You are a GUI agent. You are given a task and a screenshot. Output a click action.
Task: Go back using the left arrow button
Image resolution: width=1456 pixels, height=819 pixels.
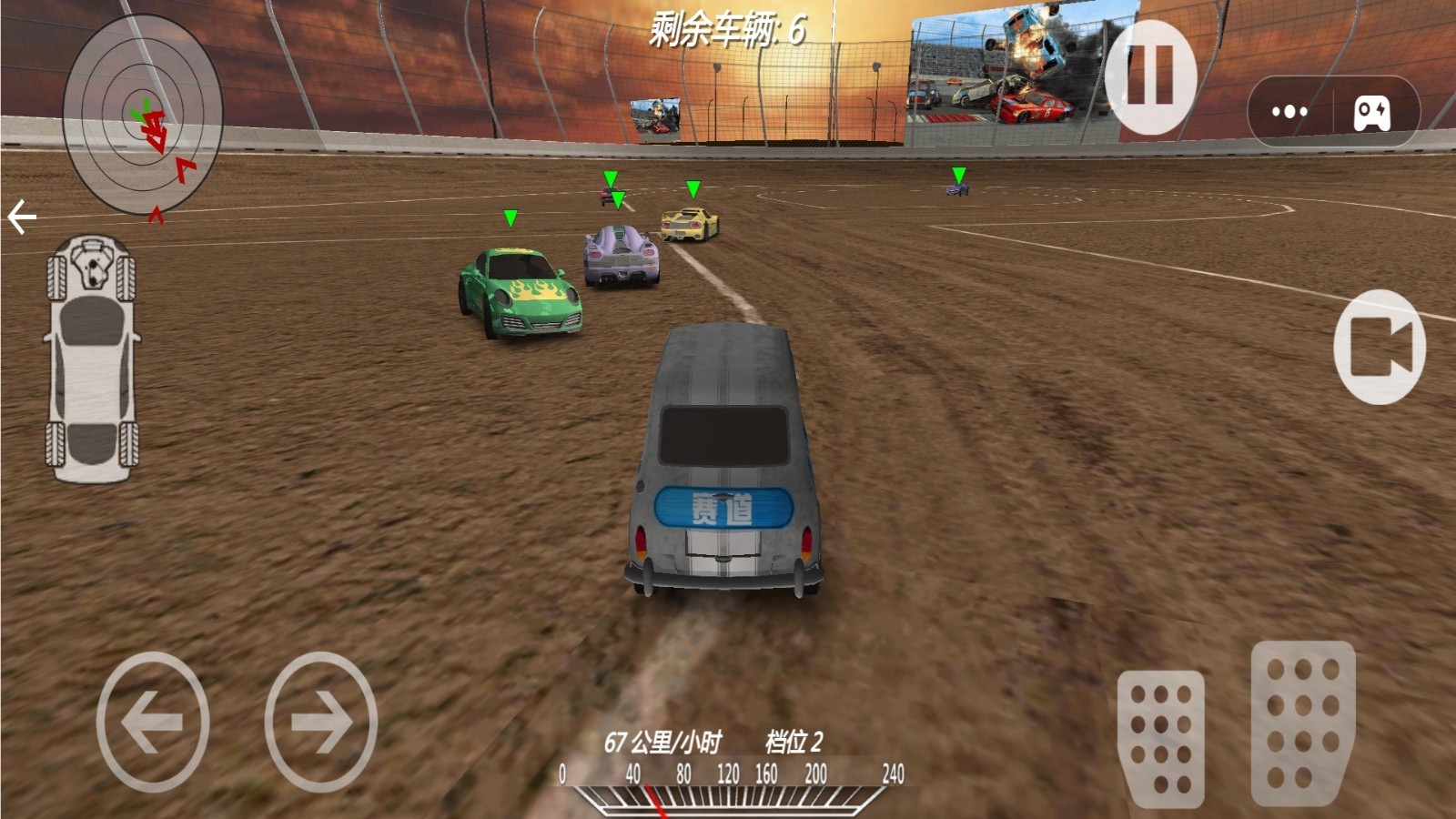pyautogui.click(x=20, y=215)
